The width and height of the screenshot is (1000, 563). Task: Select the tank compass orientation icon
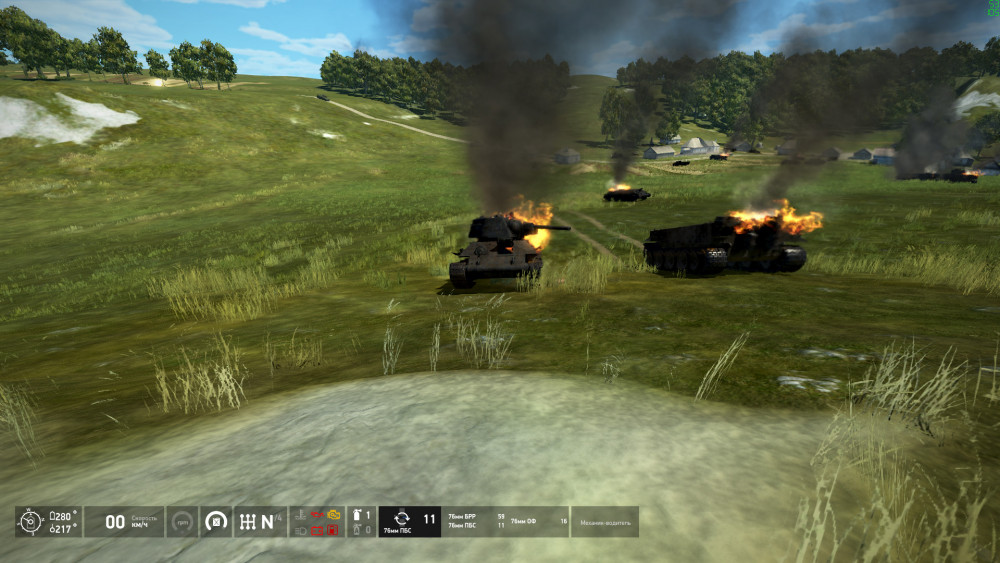[31, 521]
